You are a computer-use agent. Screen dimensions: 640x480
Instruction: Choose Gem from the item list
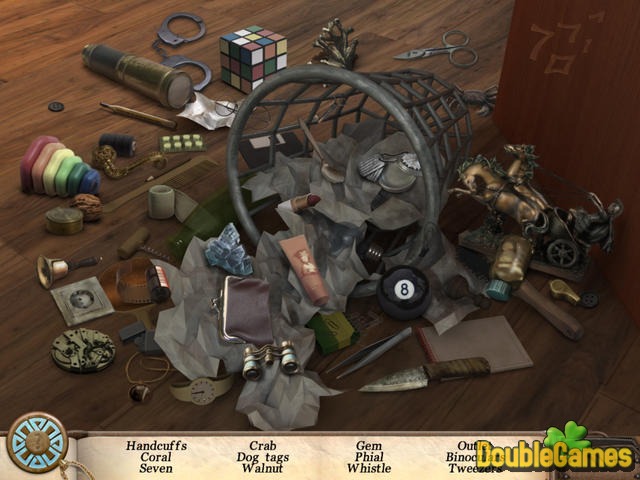point(369,446)
